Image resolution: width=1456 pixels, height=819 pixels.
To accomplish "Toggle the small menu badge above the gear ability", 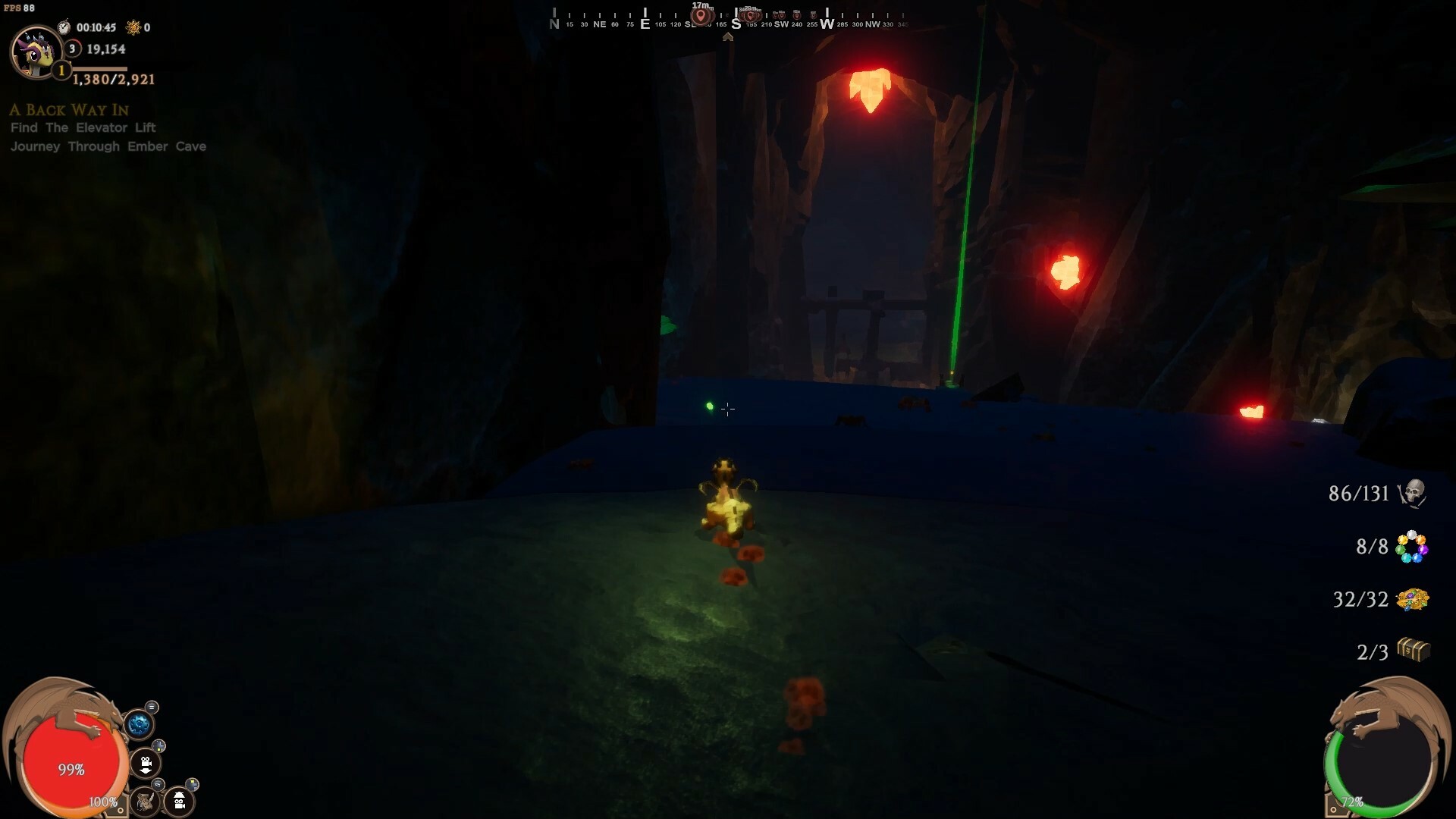I will pos(152,707).
